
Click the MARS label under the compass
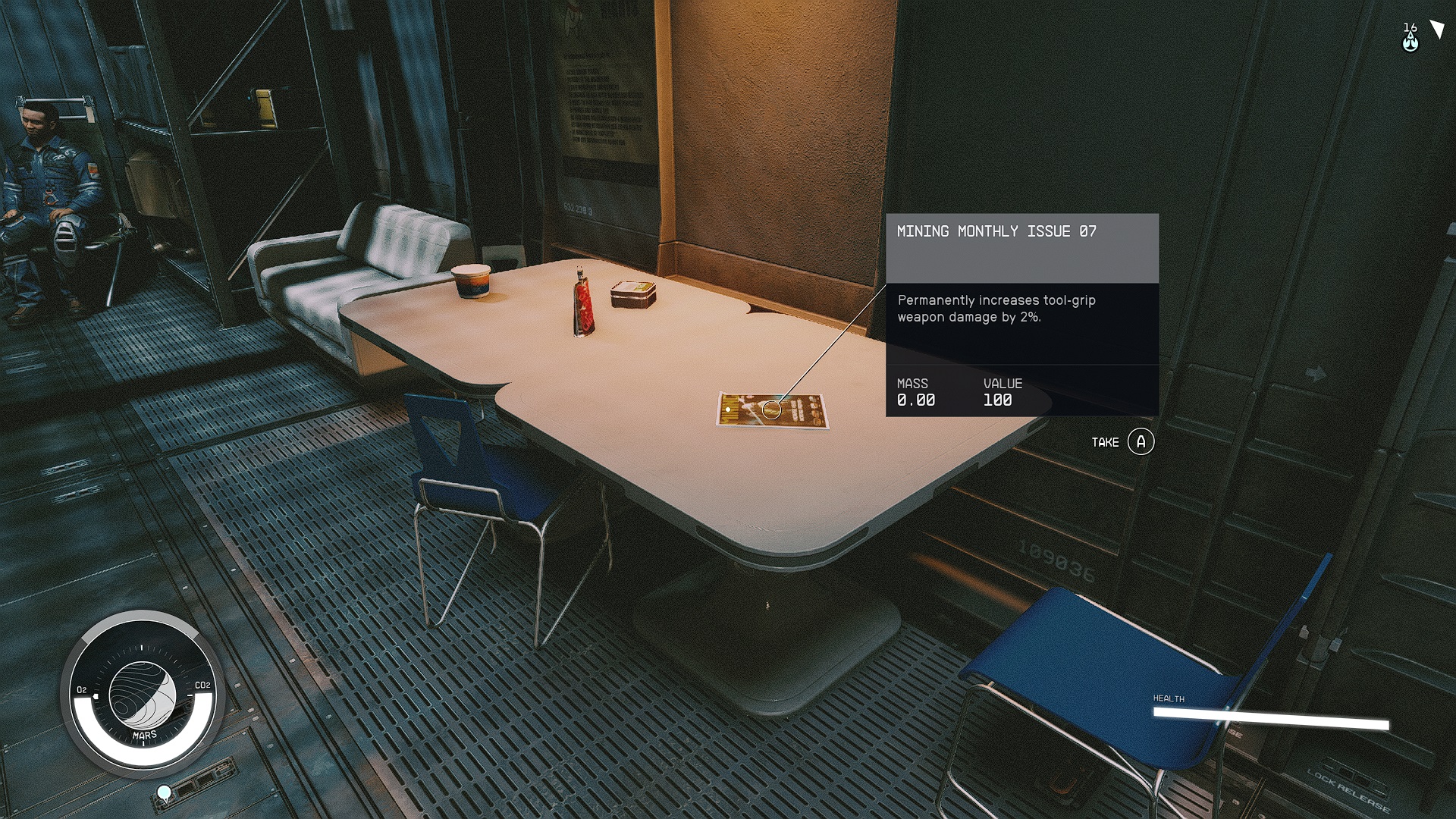point(146,733)
